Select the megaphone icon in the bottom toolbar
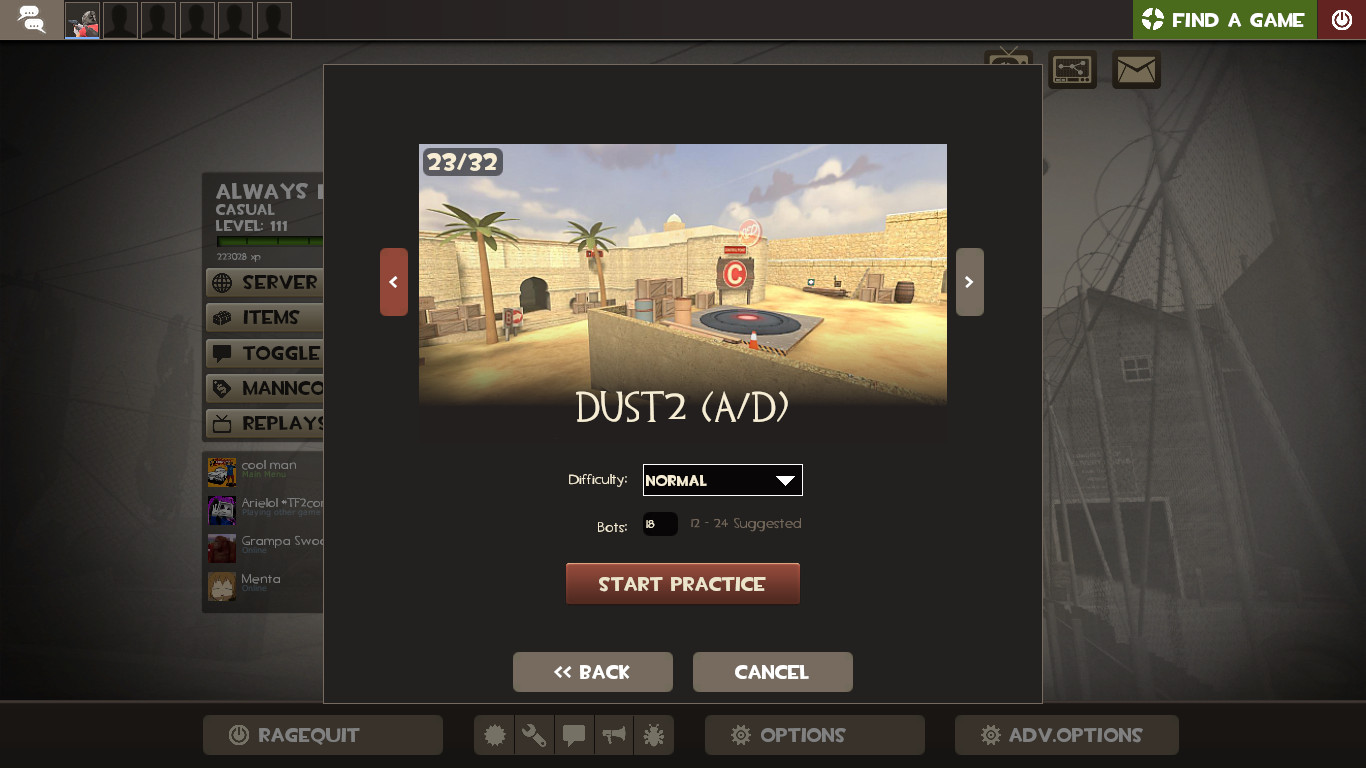Viewport: 1366px width, 768px height. click(x=614, y=734)
